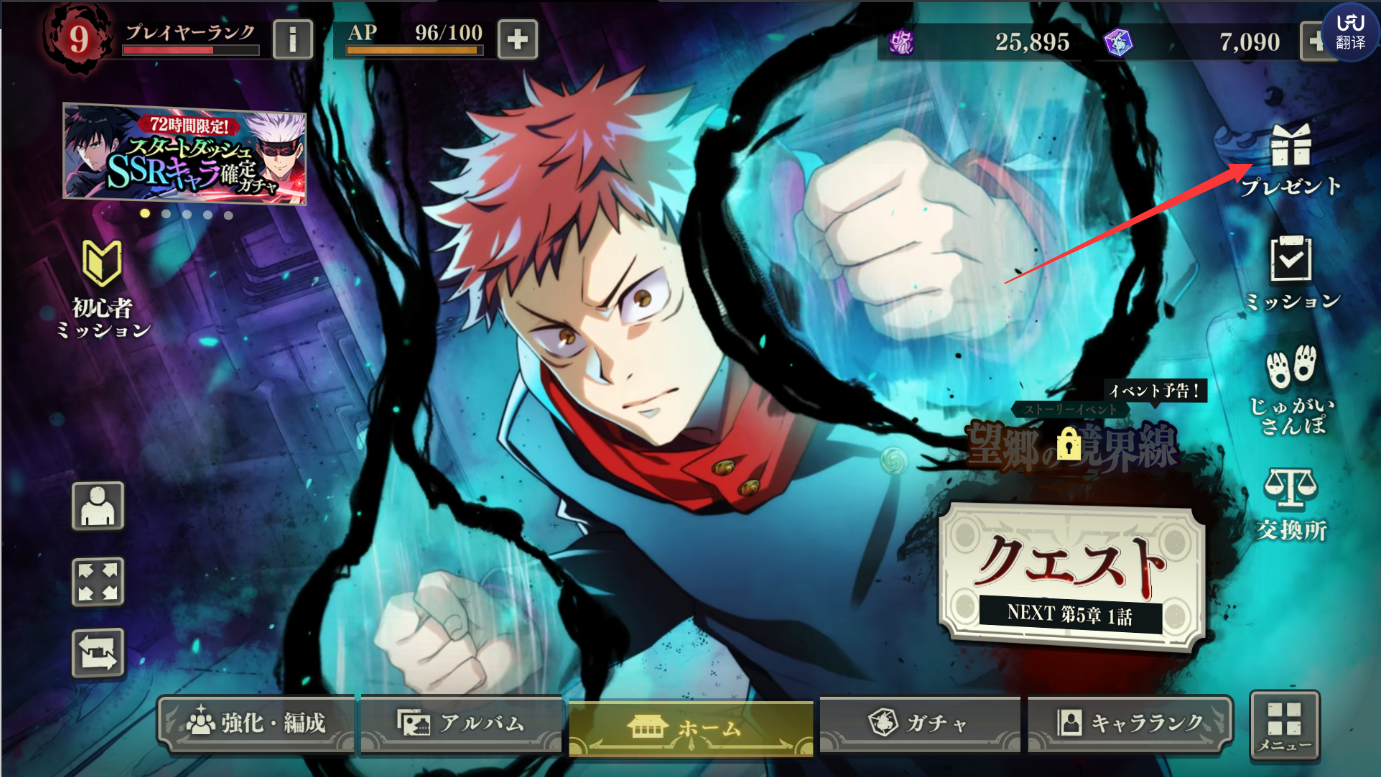Tap the SSR start dash gacha banner

(x=185, y=153)
